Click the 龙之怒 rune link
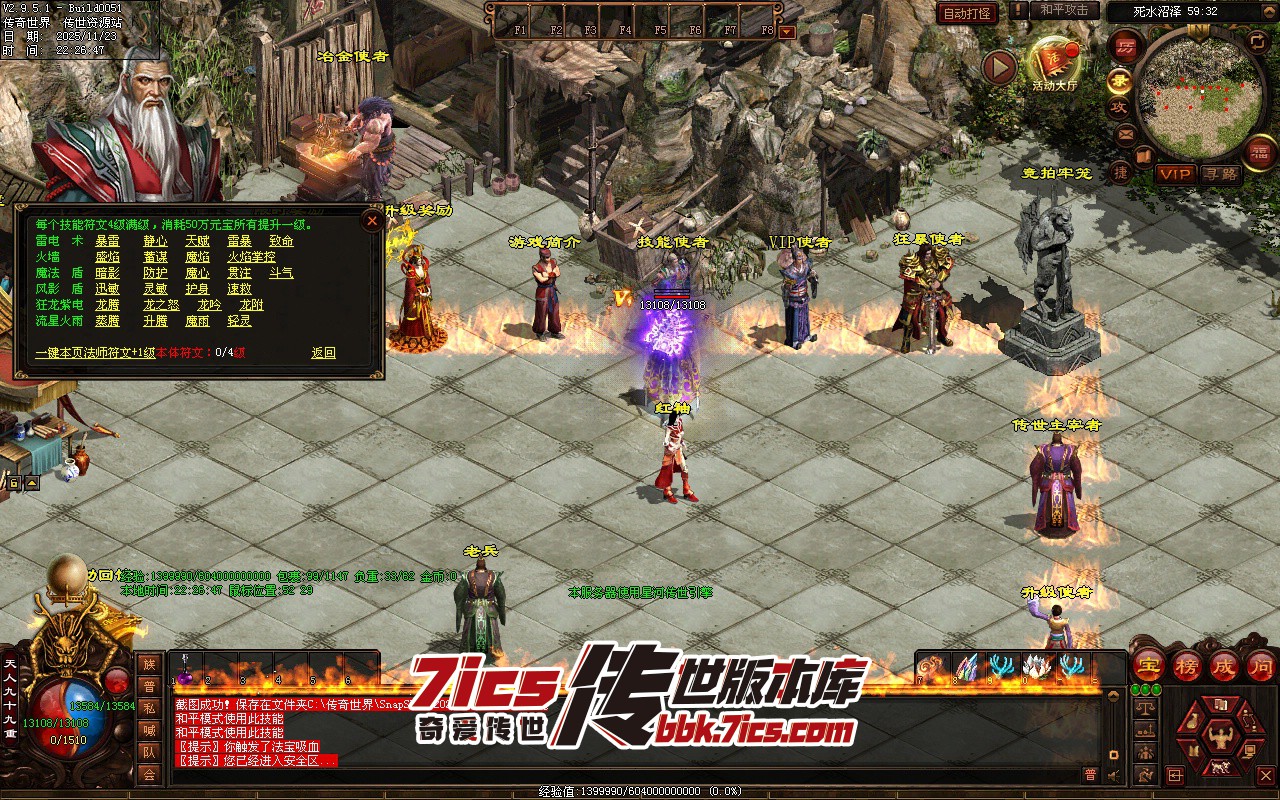The image size is (1280, 800). click(x=160, y=305)
